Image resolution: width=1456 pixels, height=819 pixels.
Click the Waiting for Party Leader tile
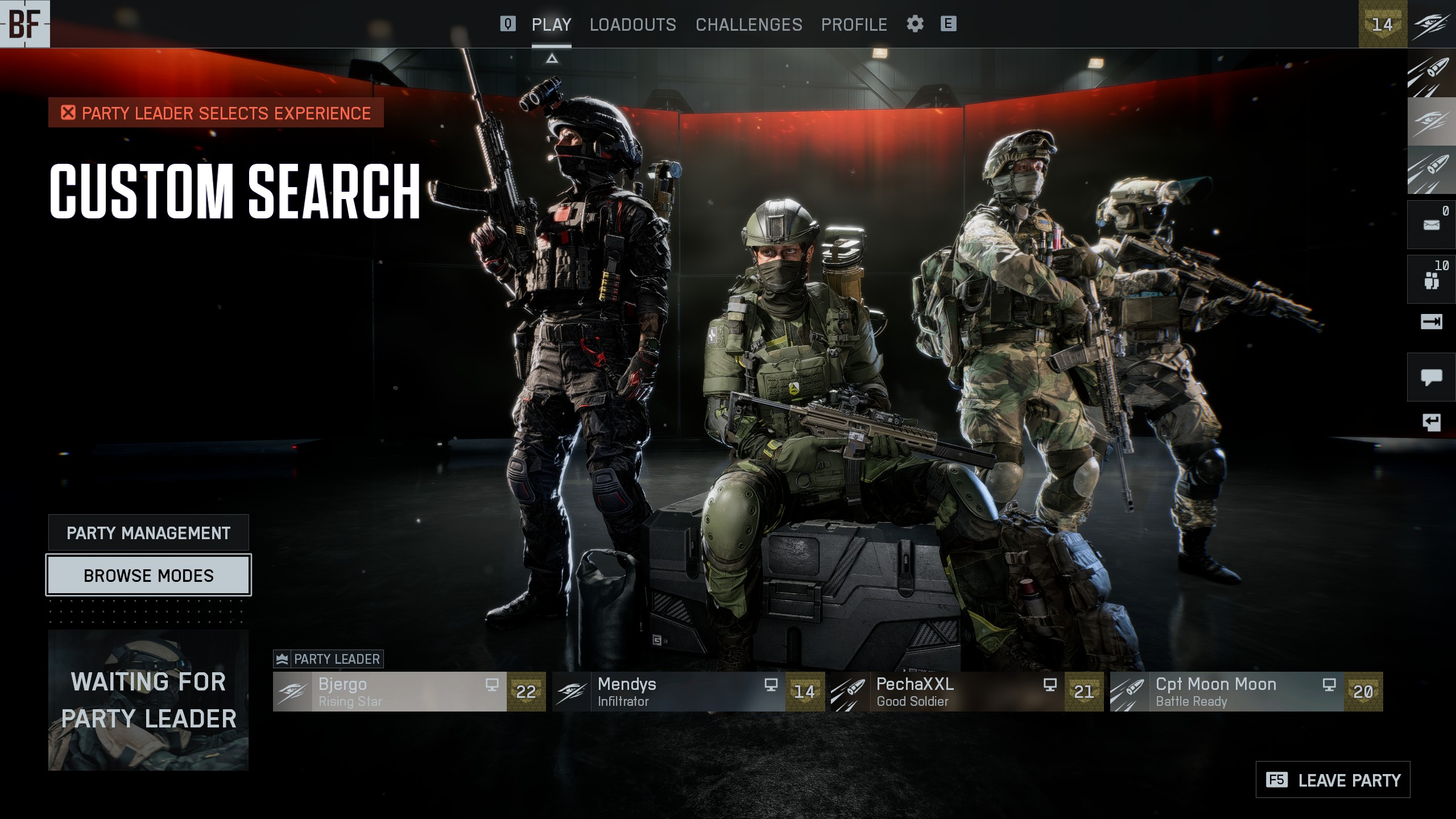coord(148,700)
